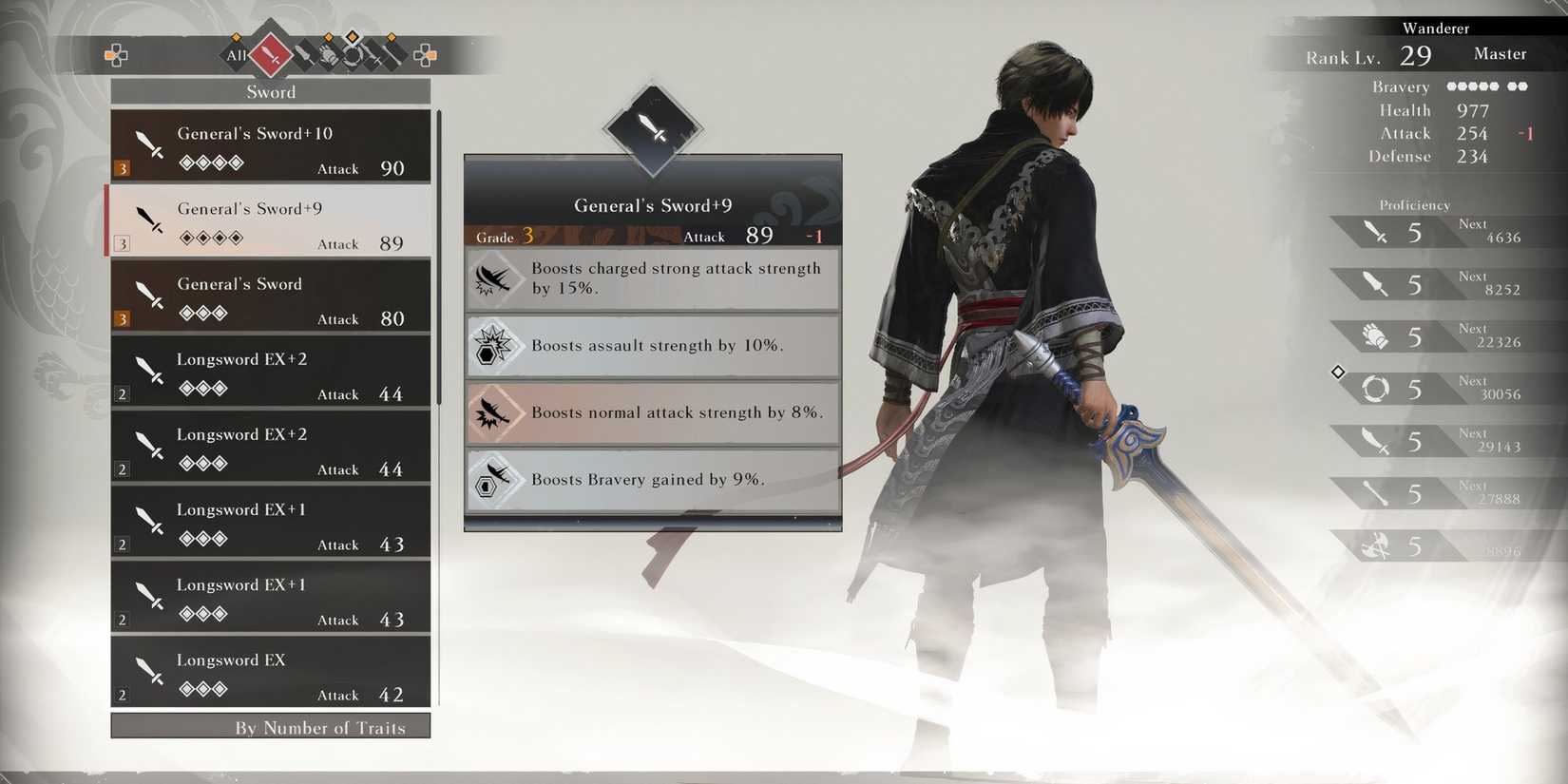This screenshot has width=1568, height=784.
Task: Click the Bravery dot gauge
Action: [1485, 86]
